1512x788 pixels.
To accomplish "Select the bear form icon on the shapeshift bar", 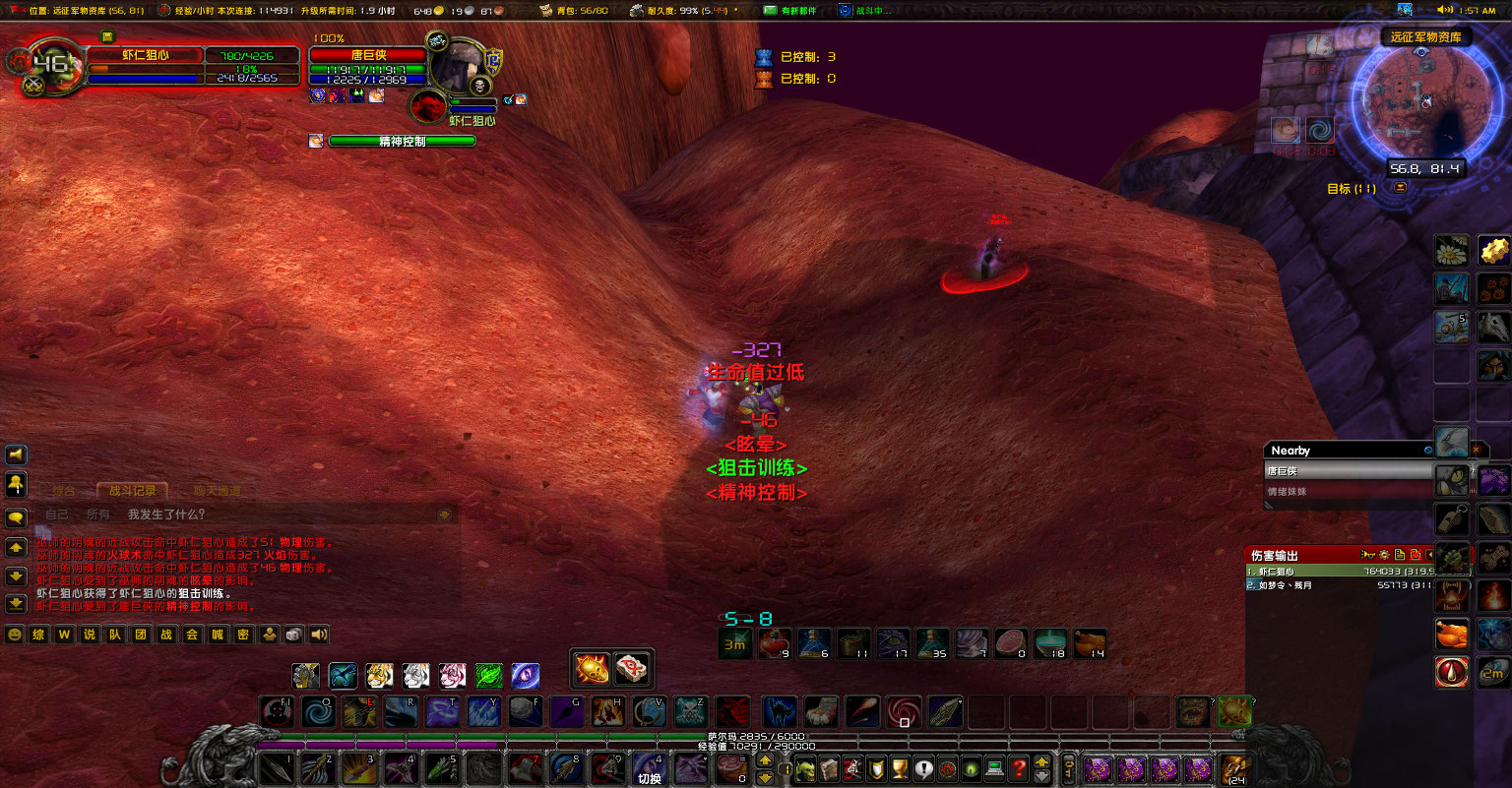I will click(305, 676).
